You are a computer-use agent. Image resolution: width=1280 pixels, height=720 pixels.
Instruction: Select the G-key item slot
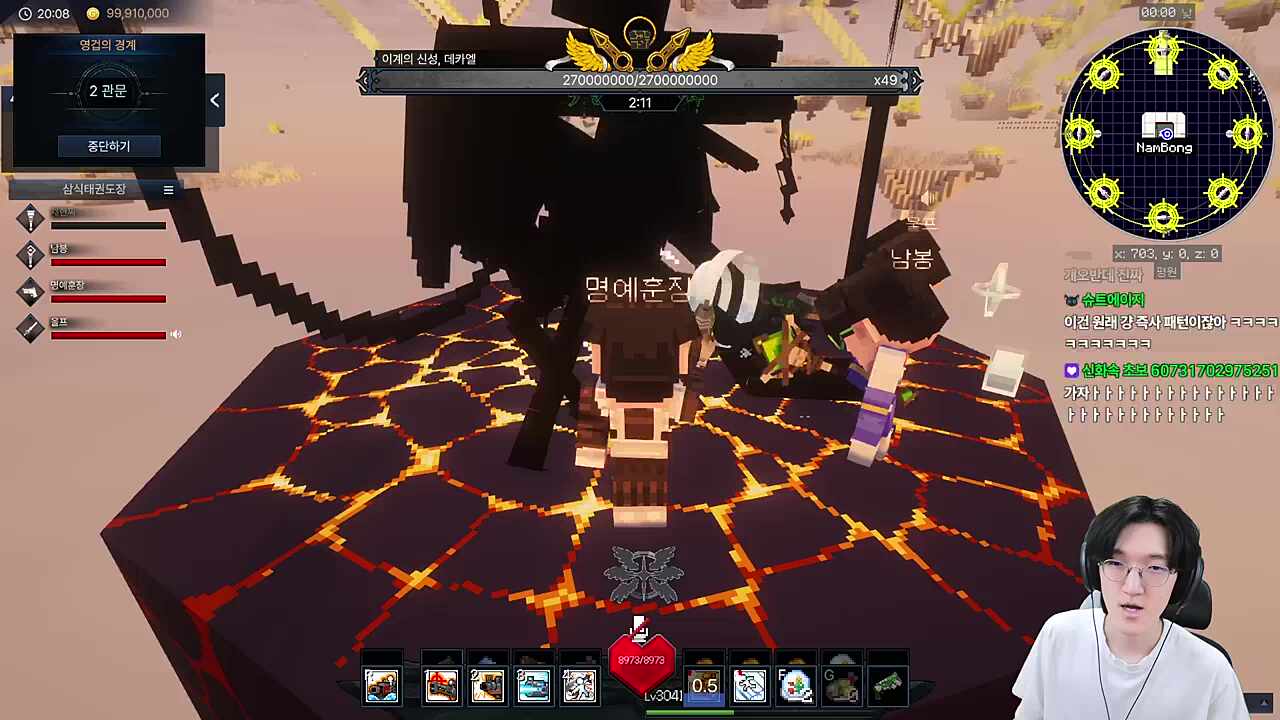[841, 685]
